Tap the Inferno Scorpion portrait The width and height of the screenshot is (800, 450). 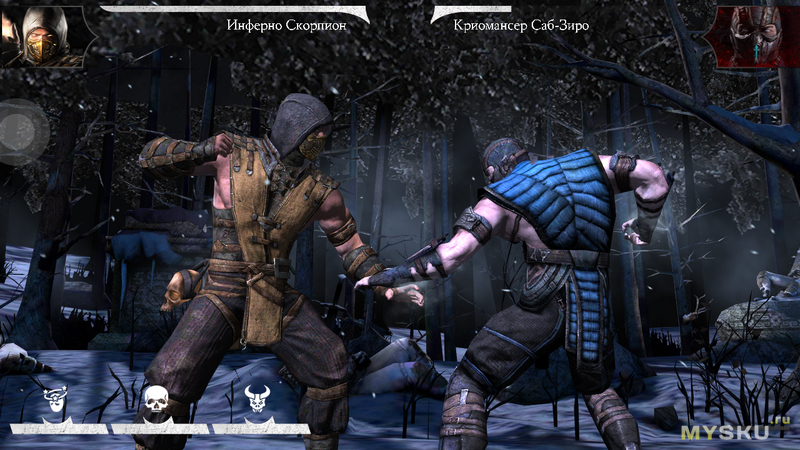click(x=40, y=35)
